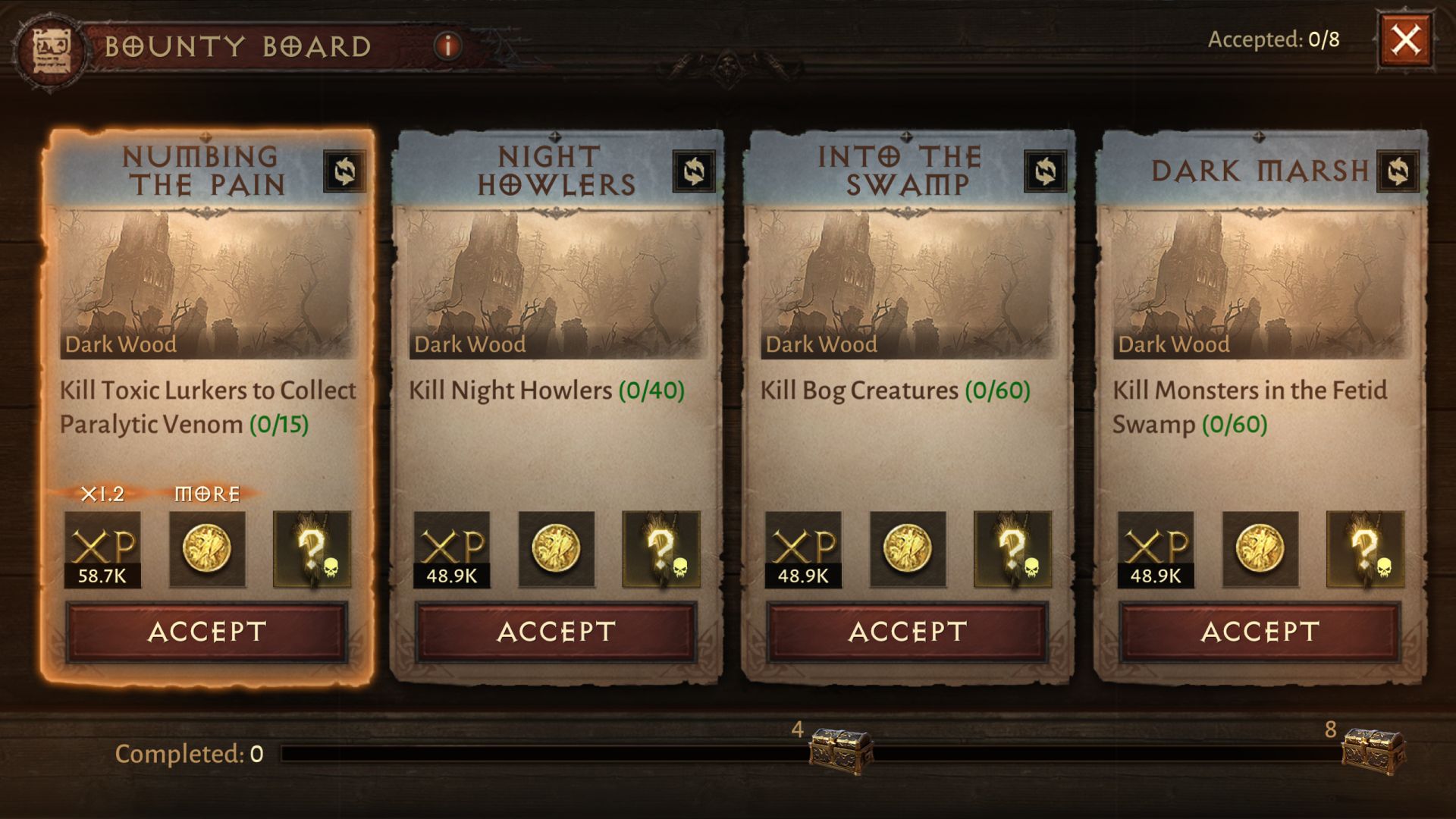Inspect the 58.7K XP reward

click(102, 550)
